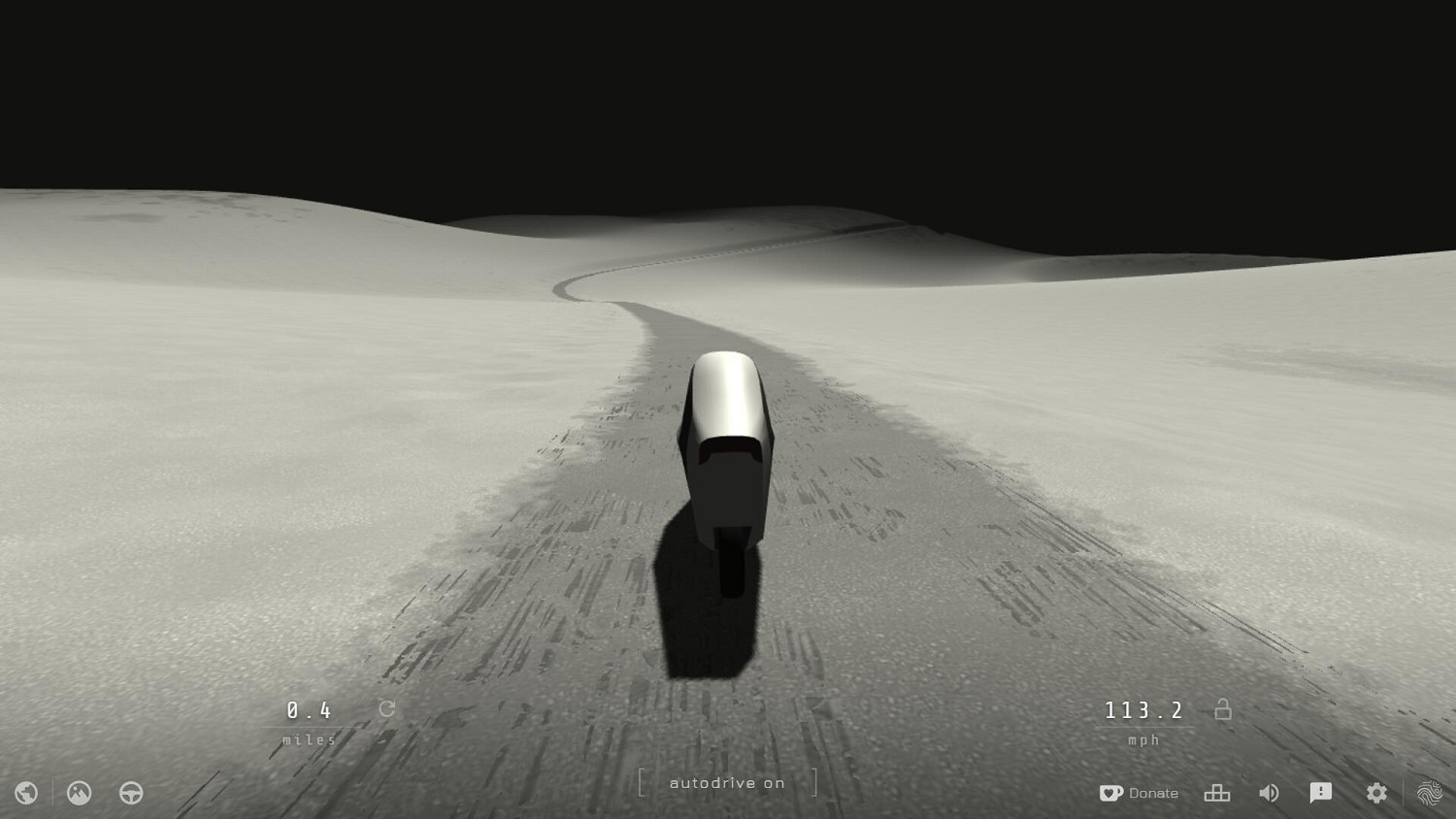The image size is (1456, 819).
Task: Open the settings gear
Action: [x=1376, y=793]
